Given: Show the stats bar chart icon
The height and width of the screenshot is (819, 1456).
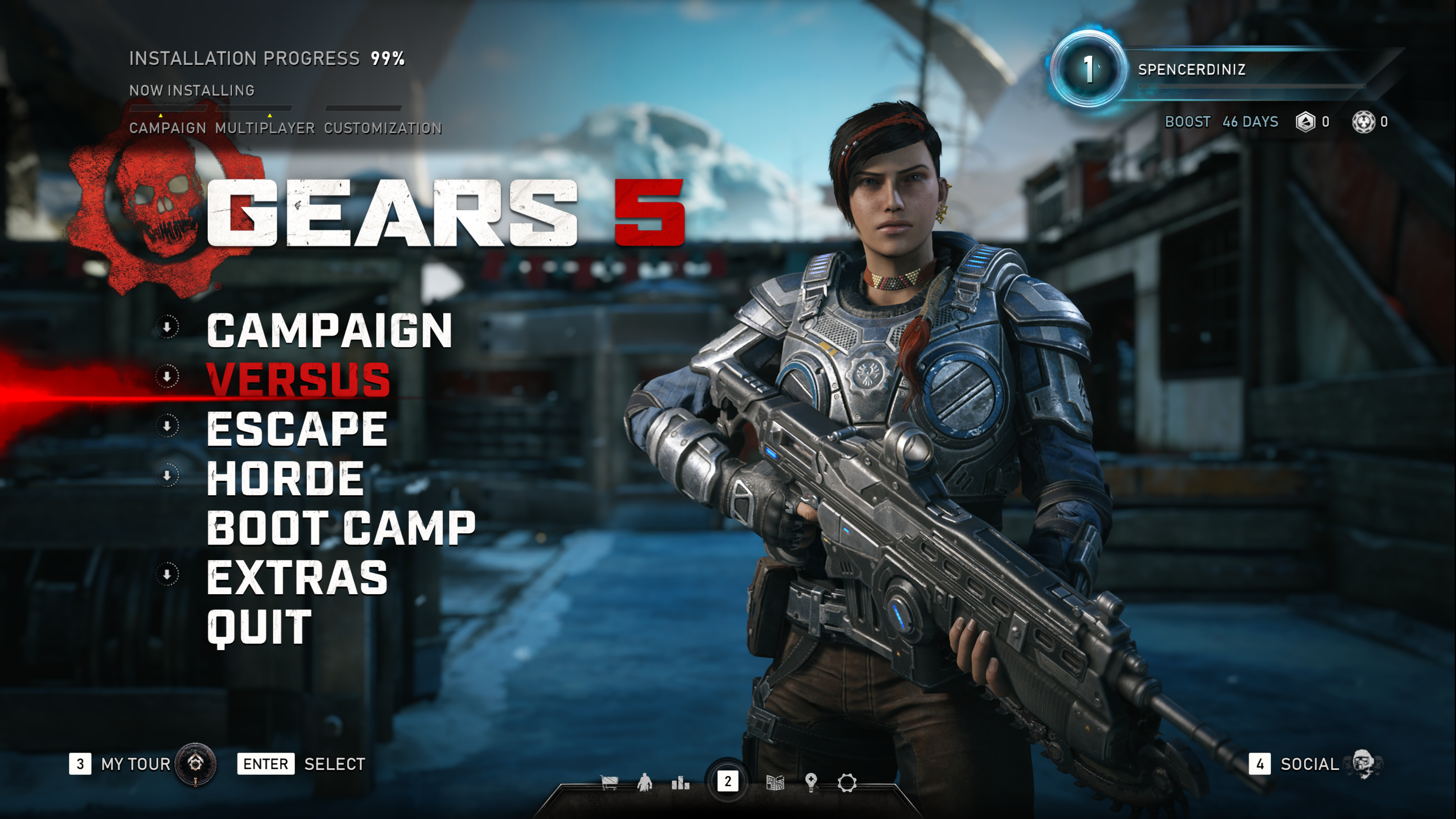Looking at the screenshot, I should [x=680, y=783].
